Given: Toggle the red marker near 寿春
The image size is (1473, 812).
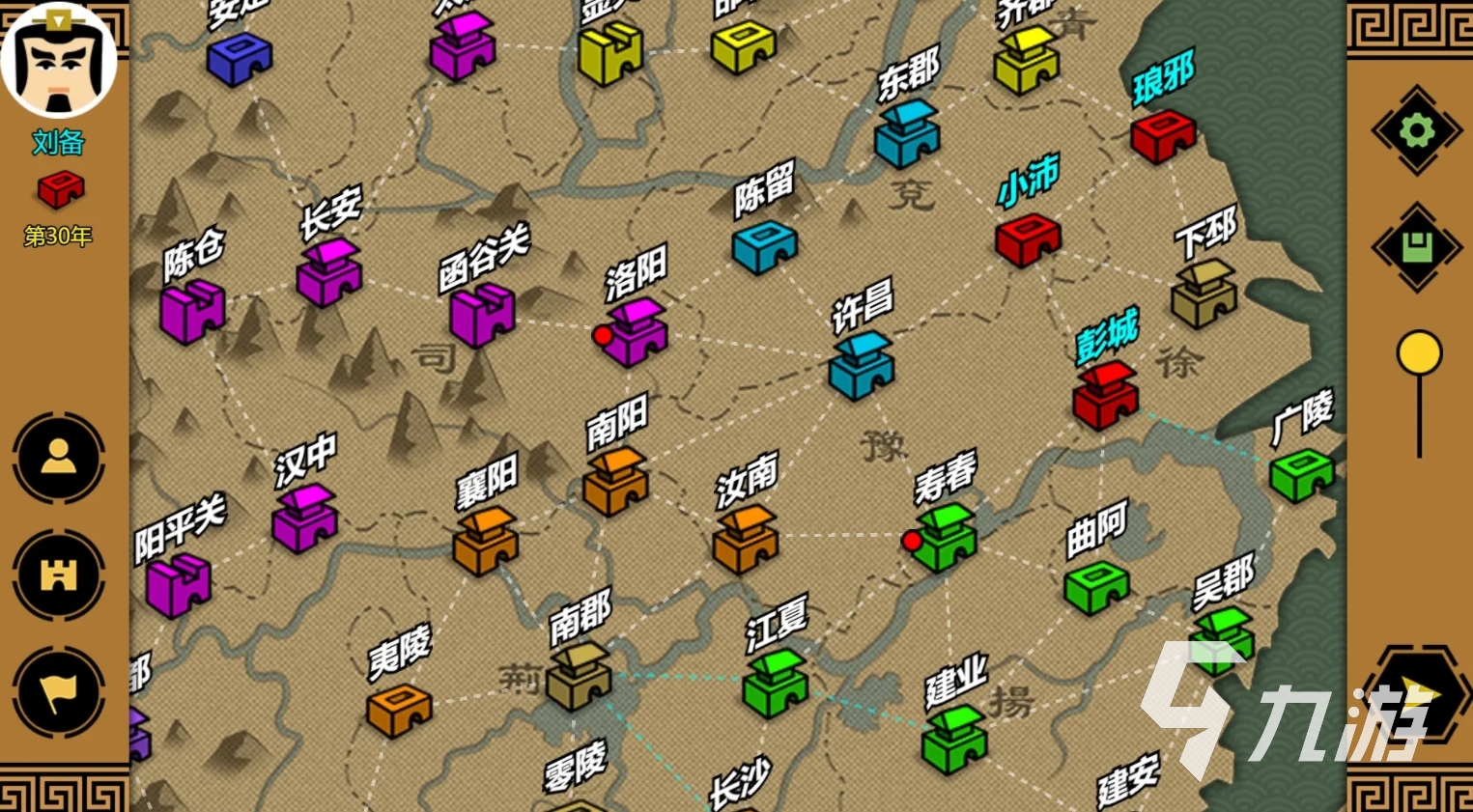Looking at the screenshot, I should tap(909, 541).
